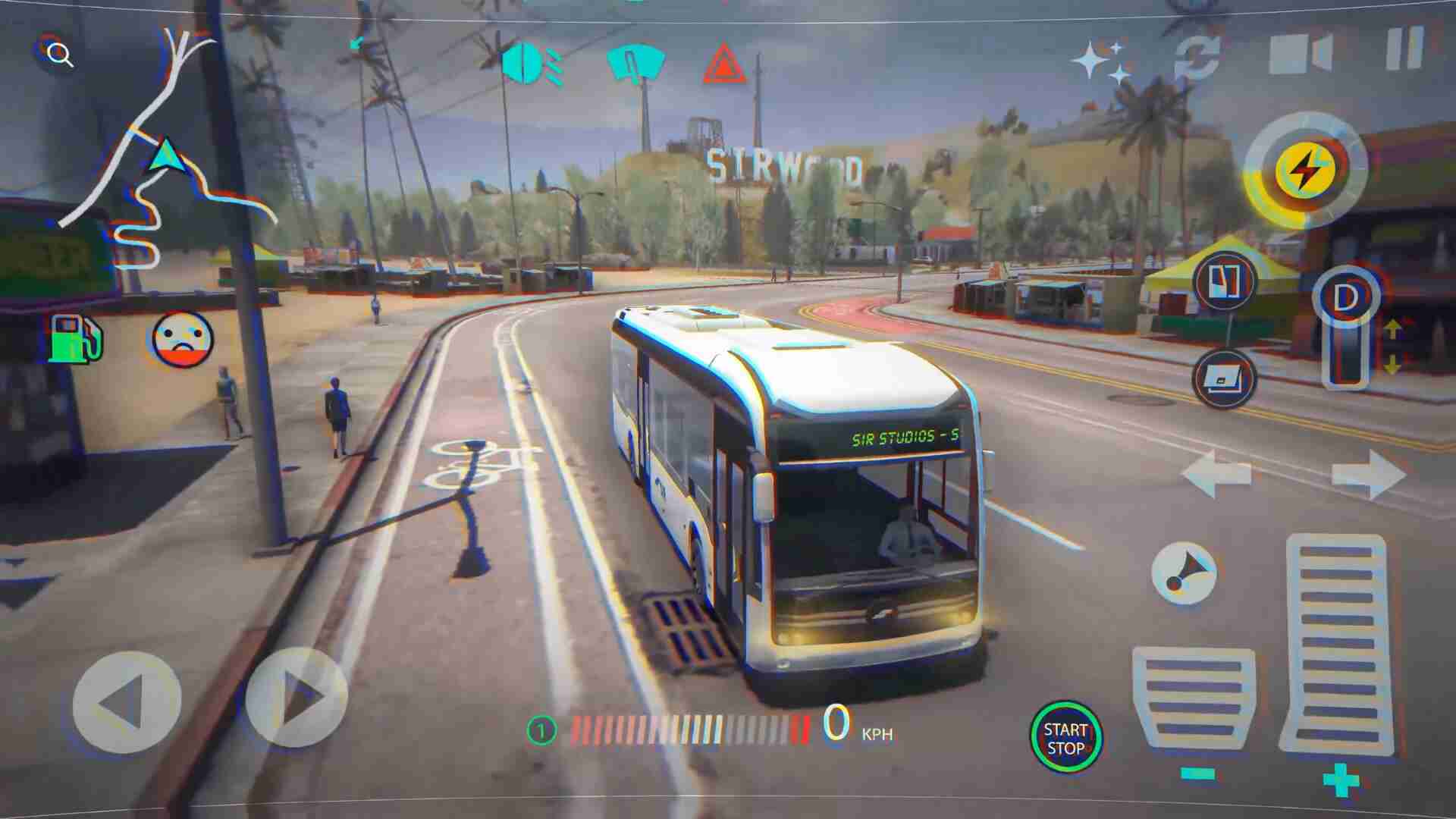Turn on the red hazard warning triangle
The width and height of the screenshot is (1456, 819).
pos(724,64)
